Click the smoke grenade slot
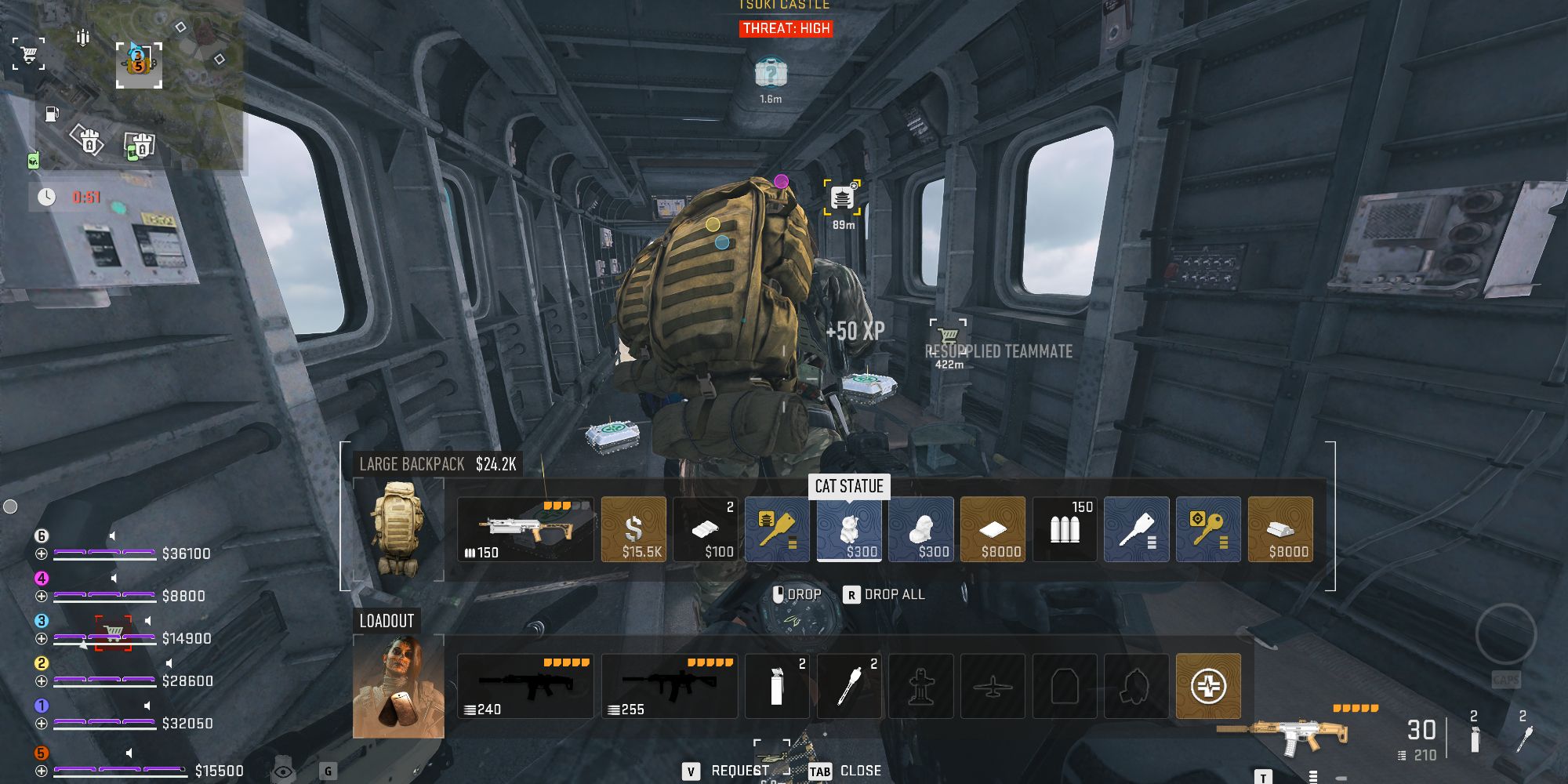This screenshot has width=1568, height=784. [777, 685]
